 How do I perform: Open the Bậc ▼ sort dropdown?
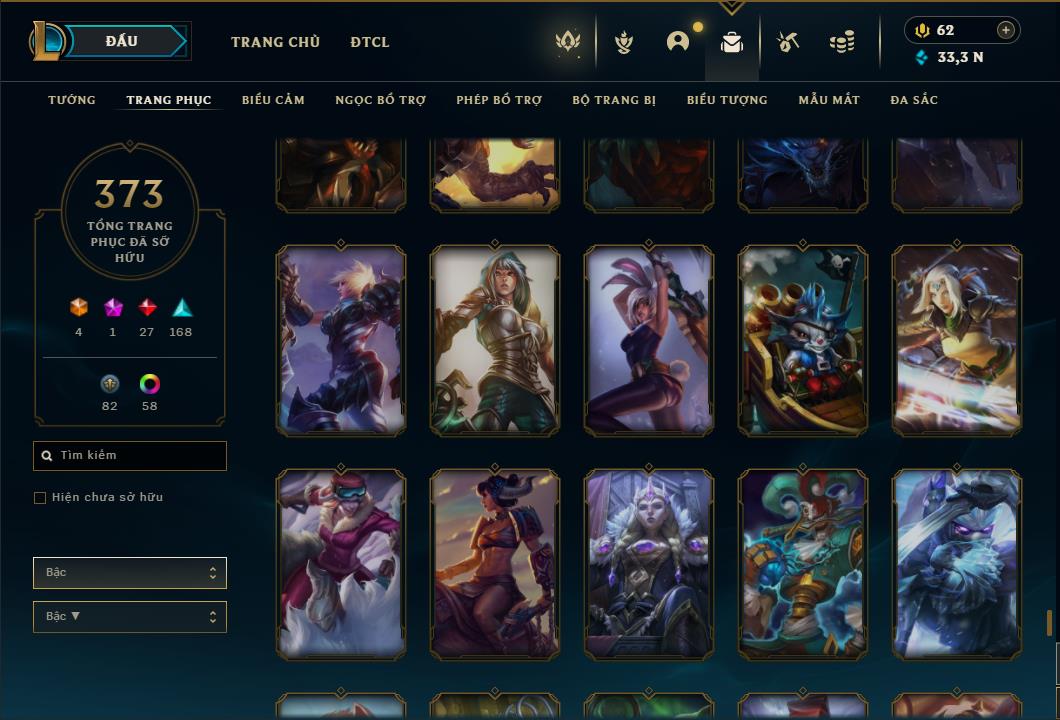pyautogui.click(x=130, y=617)
